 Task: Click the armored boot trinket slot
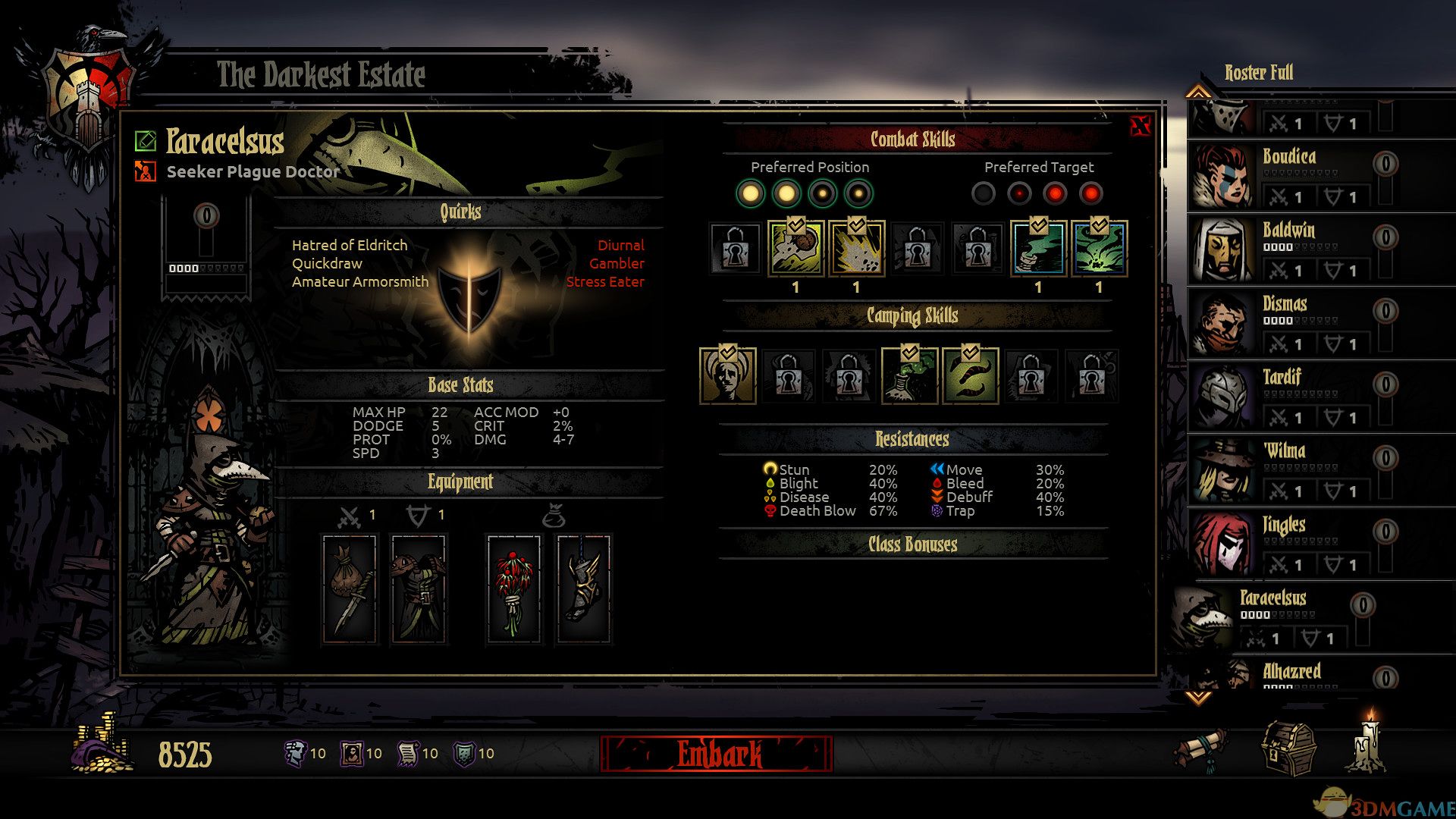click(582, 589)
